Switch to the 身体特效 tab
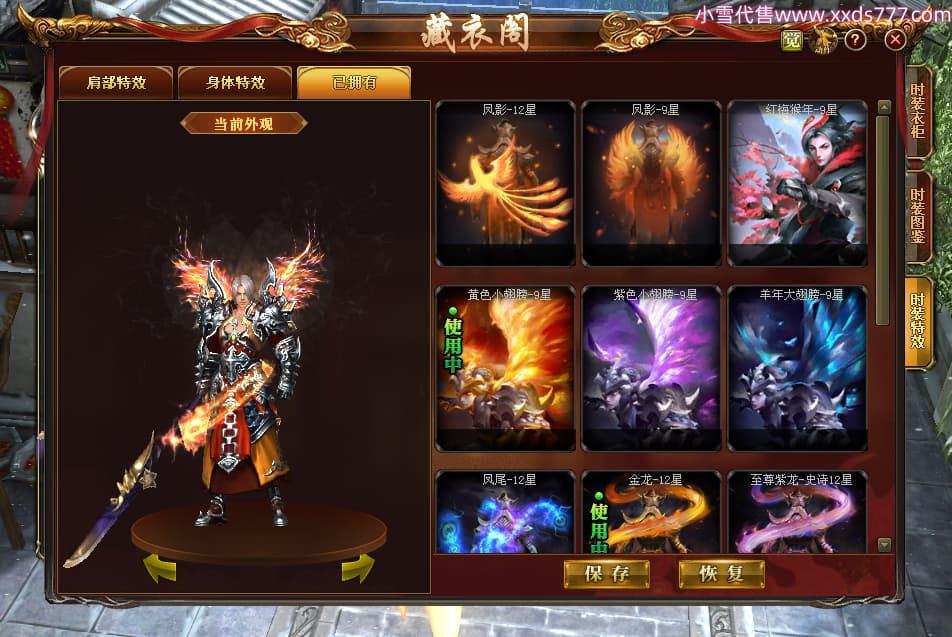This screenshot has height=637, width=952. point(235,83)
